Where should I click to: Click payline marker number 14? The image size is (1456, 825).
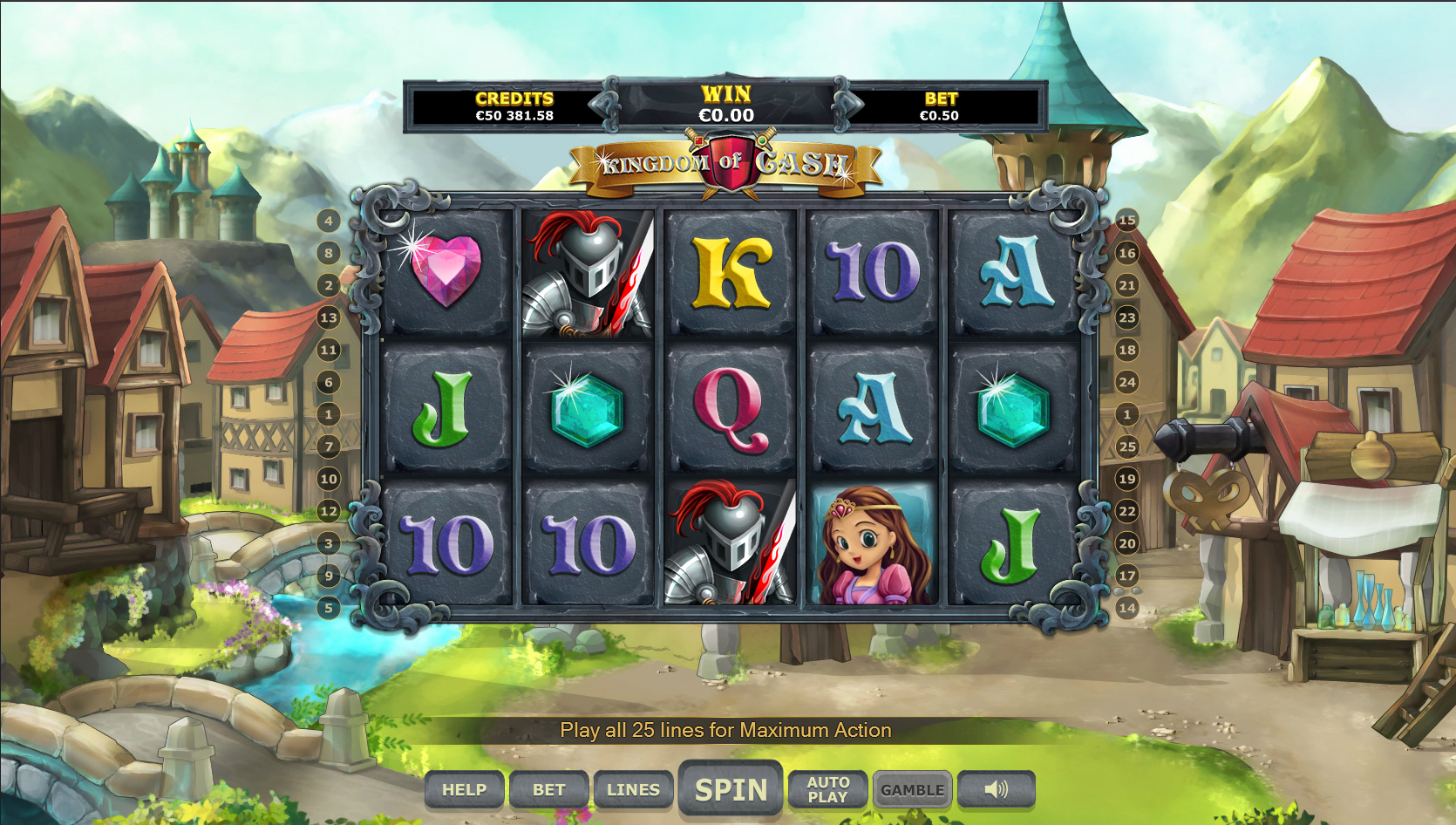pos(1127,608)
